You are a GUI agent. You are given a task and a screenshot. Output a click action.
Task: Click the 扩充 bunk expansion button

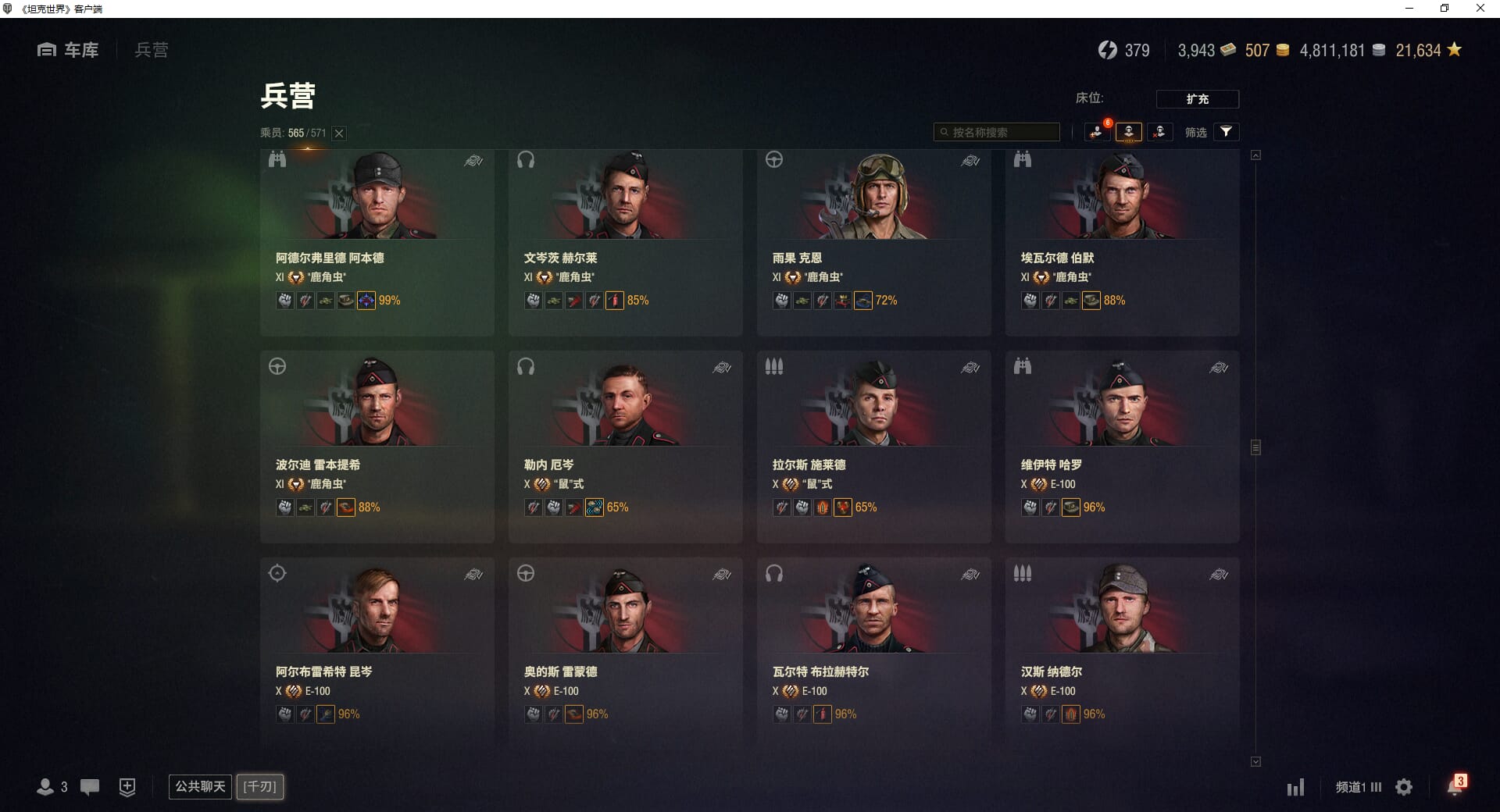(1197, 99)
